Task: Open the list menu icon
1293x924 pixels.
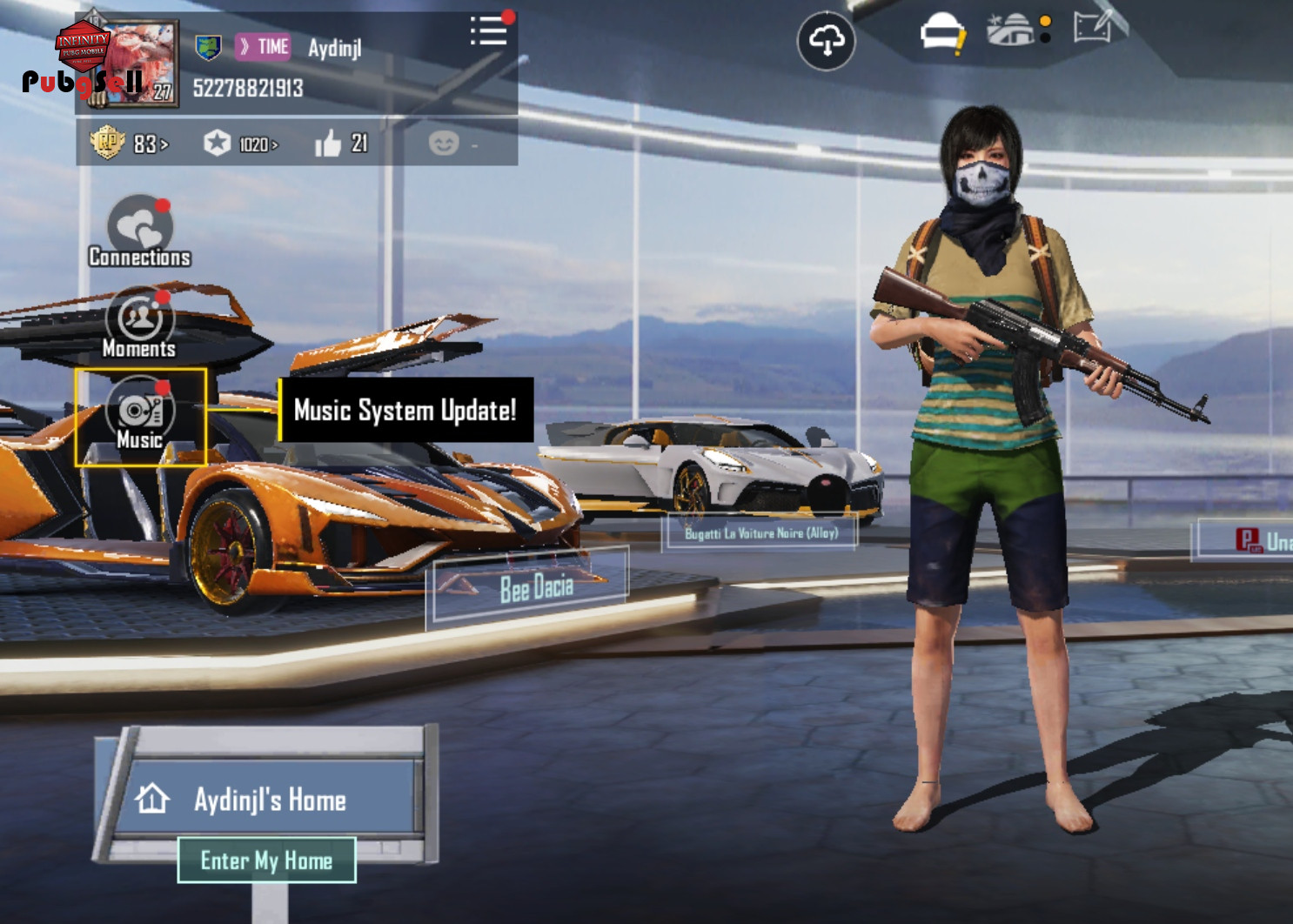Action: coord(488,31)
